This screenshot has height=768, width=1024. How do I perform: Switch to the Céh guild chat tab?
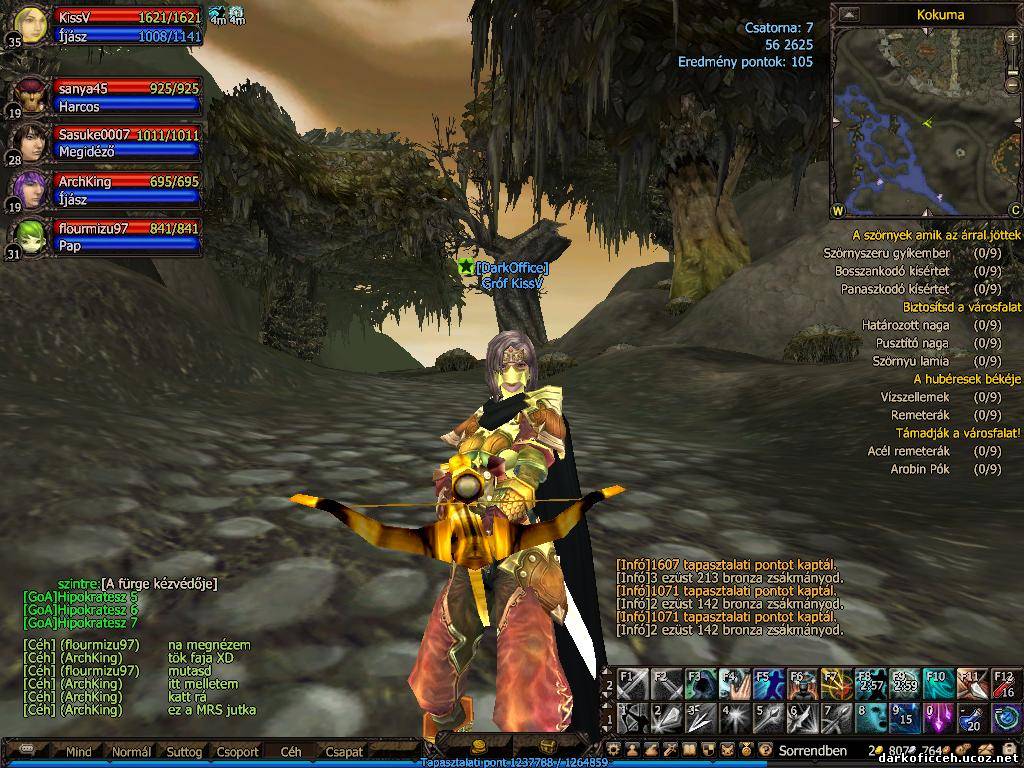[x=290, y=751]
